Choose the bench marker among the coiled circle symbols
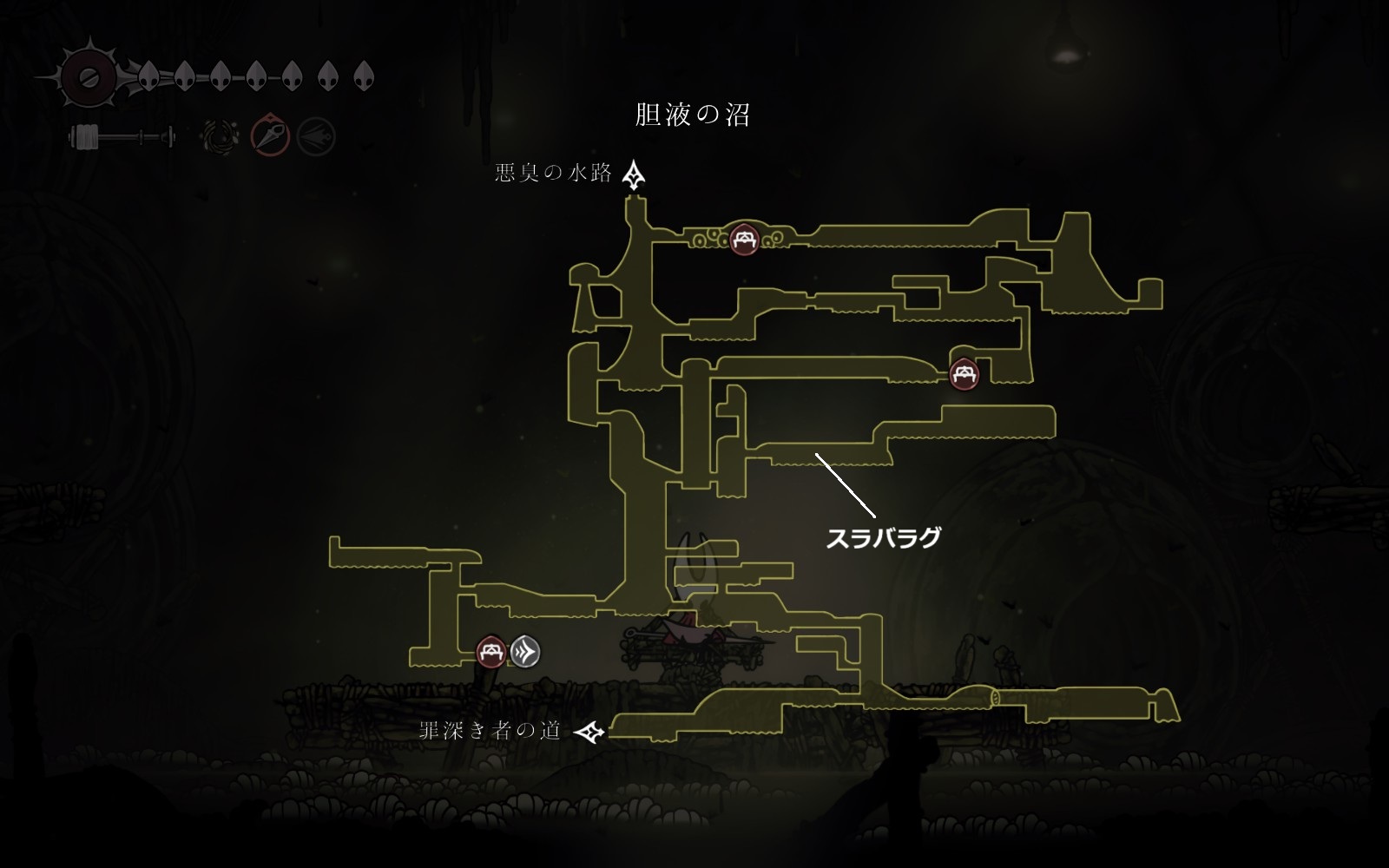This screenshot has width=1389, height=868. click(x=743, y=238)
